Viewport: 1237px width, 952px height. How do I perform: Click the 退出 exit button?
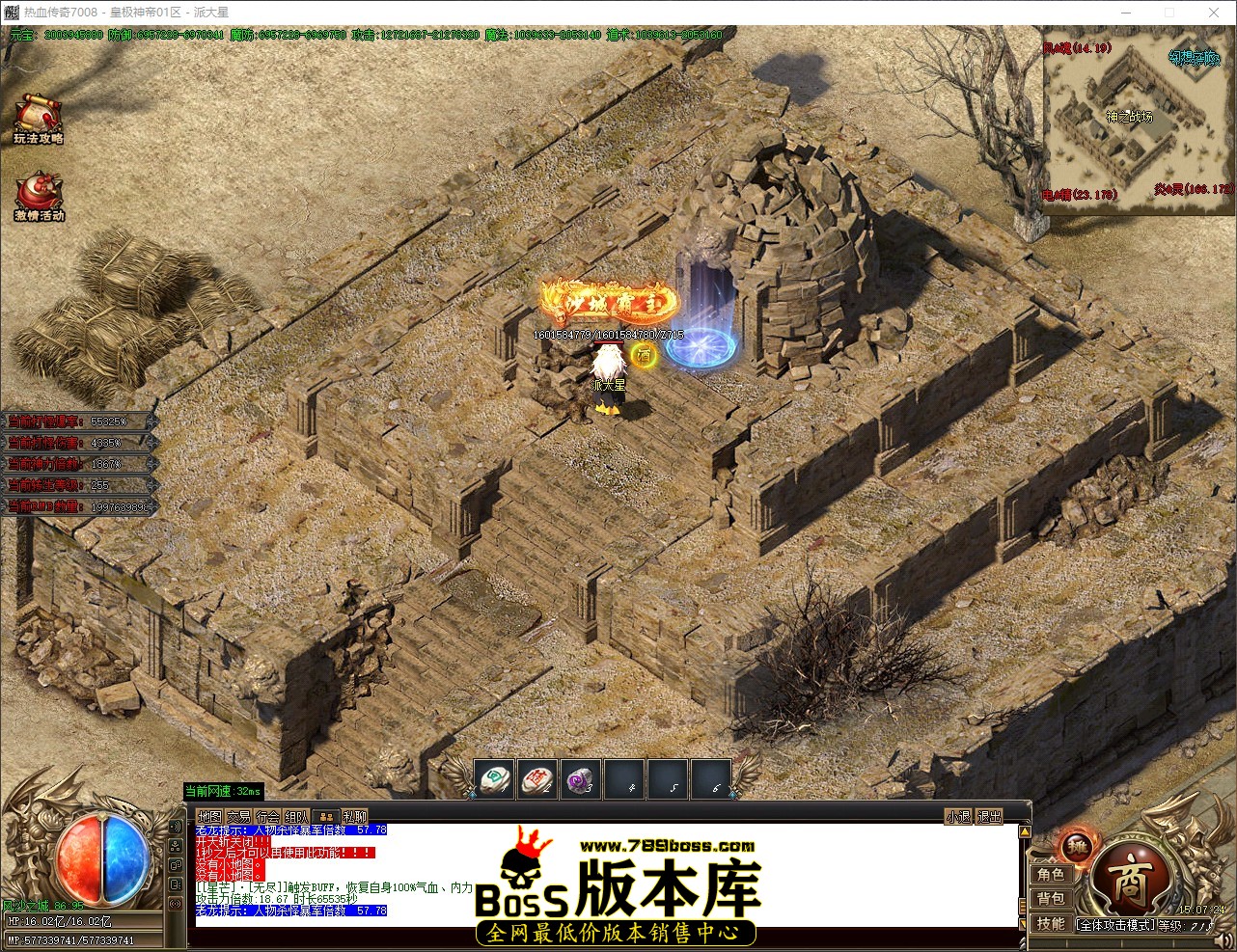[988, 815]
